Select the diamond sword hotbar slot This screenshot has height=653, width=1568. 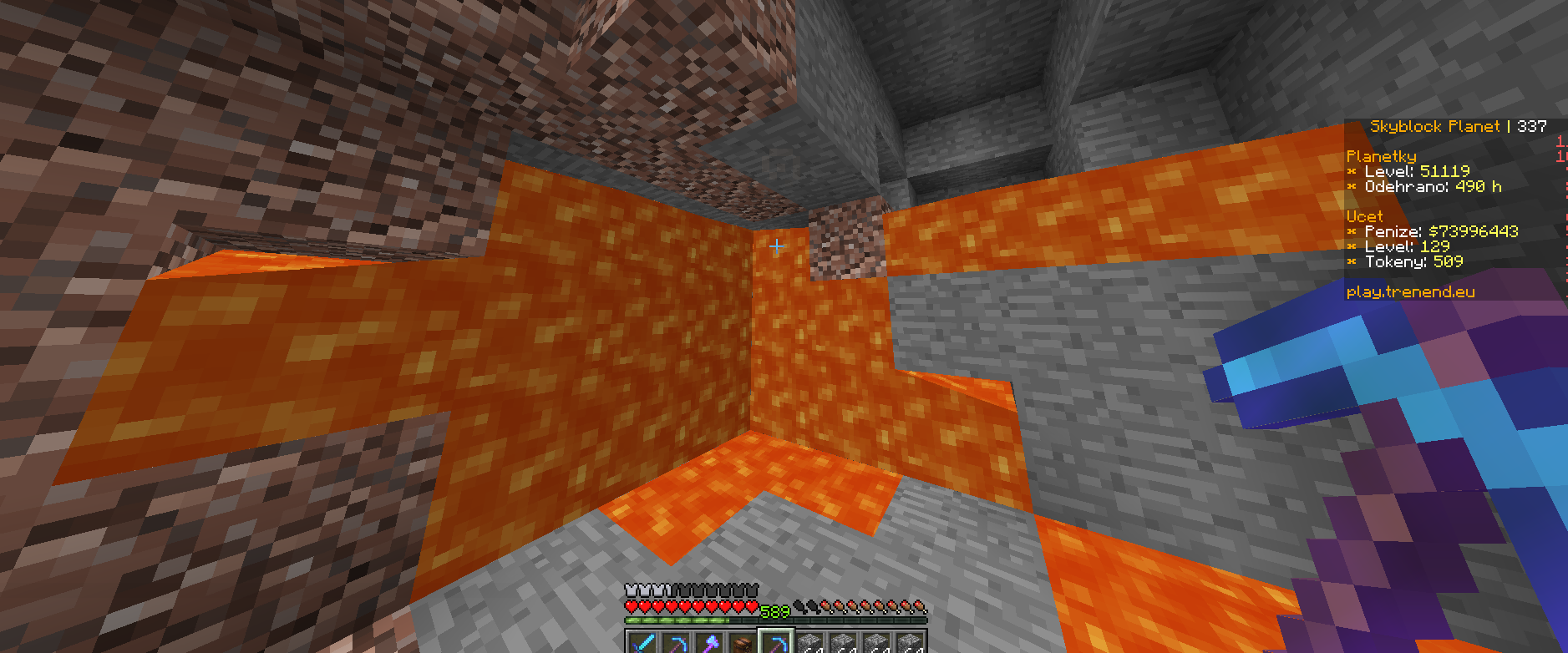(x=642, y=644)
